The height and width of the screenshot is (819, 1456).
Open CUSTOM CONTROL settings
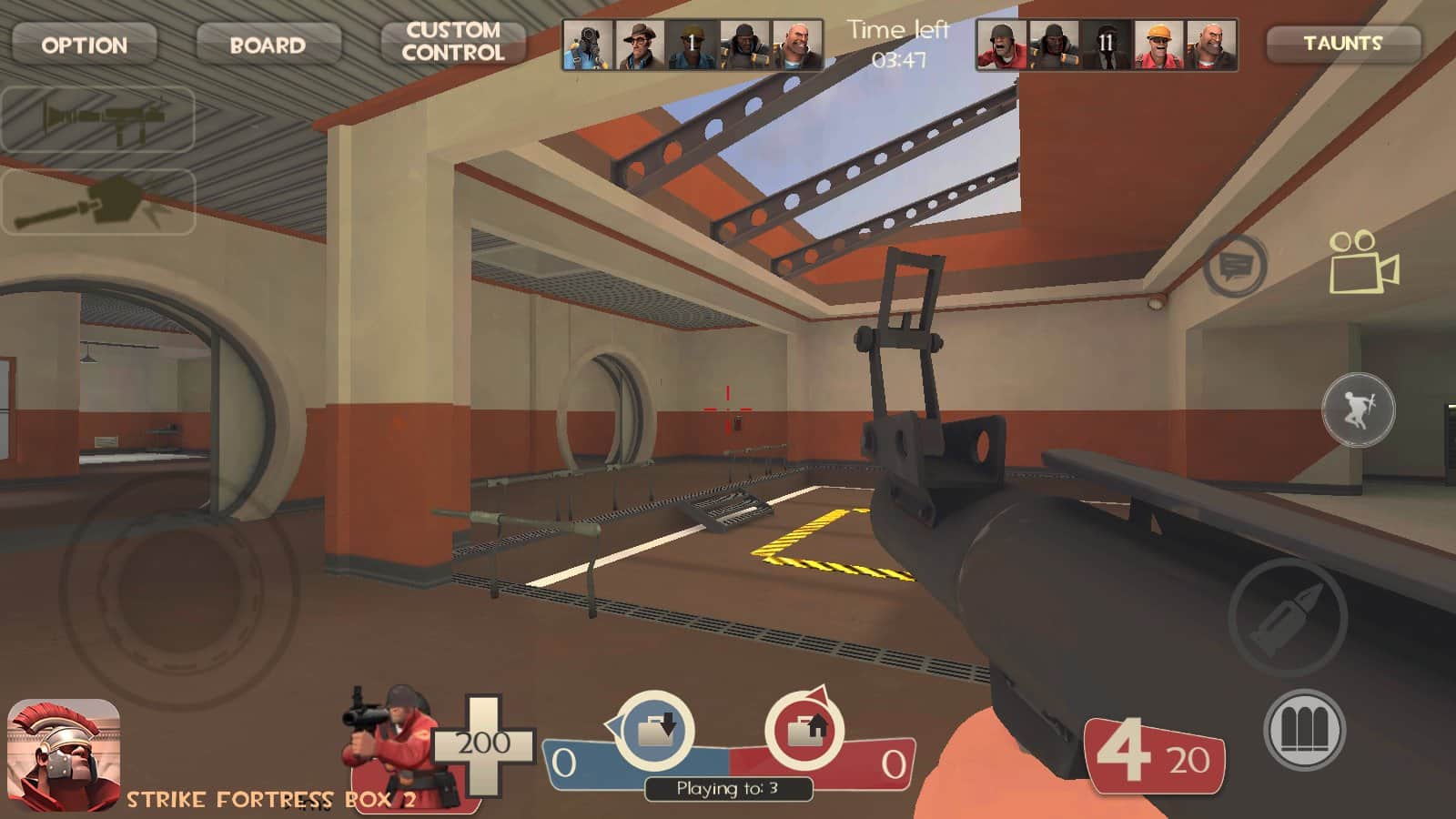click(453, 42)
